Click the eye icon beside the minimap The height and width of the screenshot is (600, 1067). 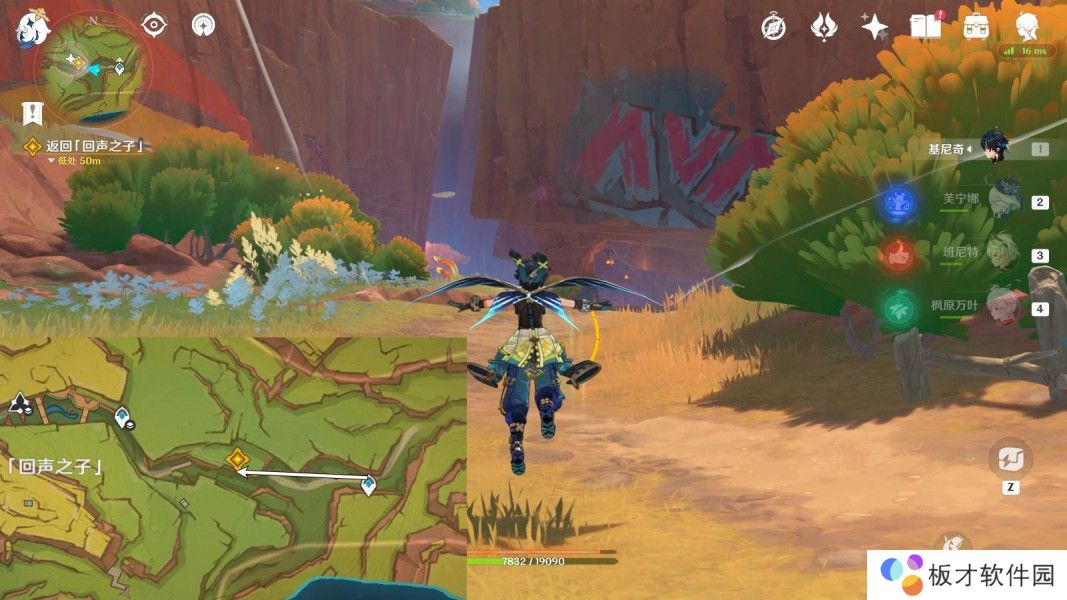click(x=154, y=25)
